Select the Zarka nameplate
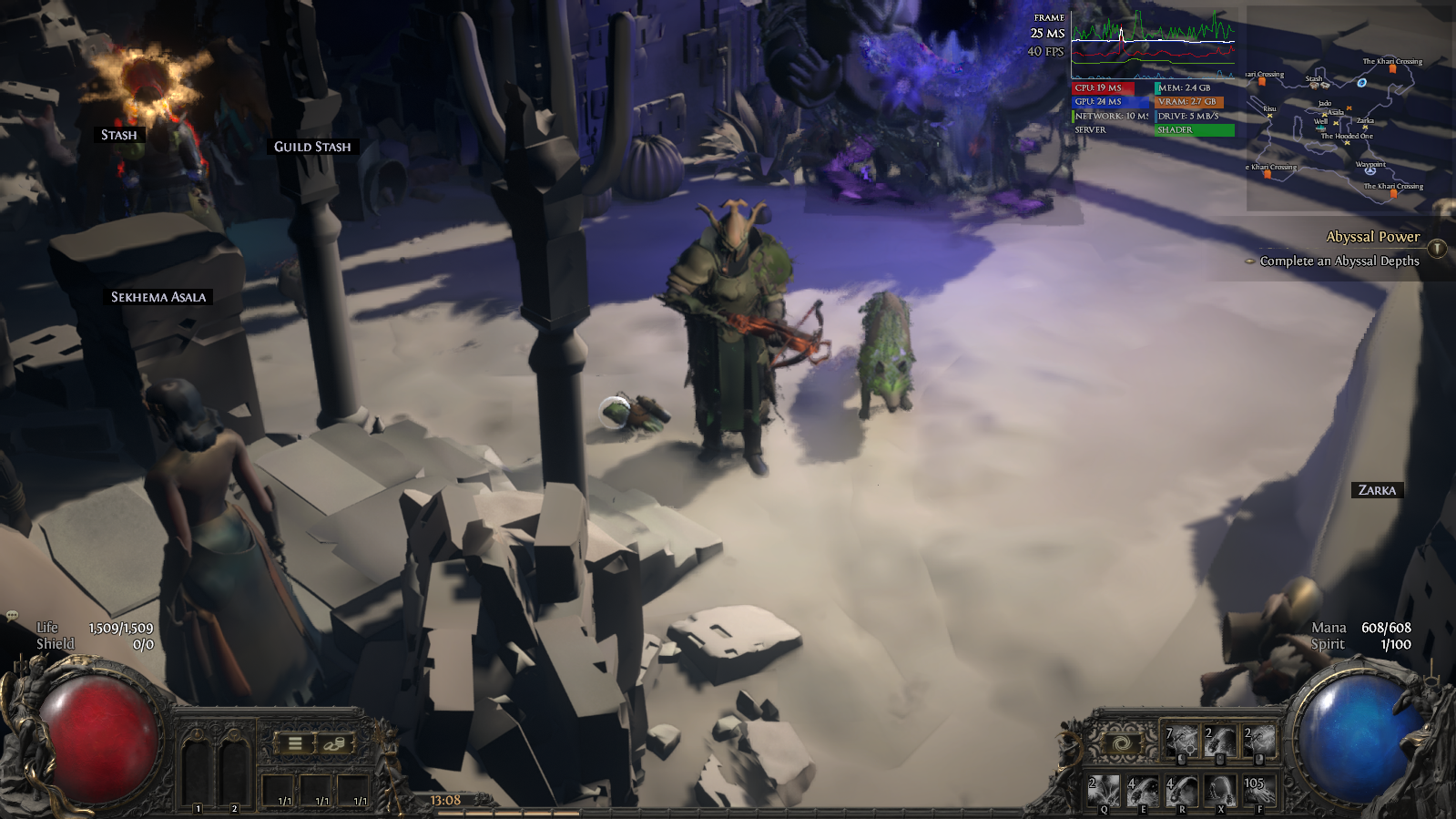 1377,490
